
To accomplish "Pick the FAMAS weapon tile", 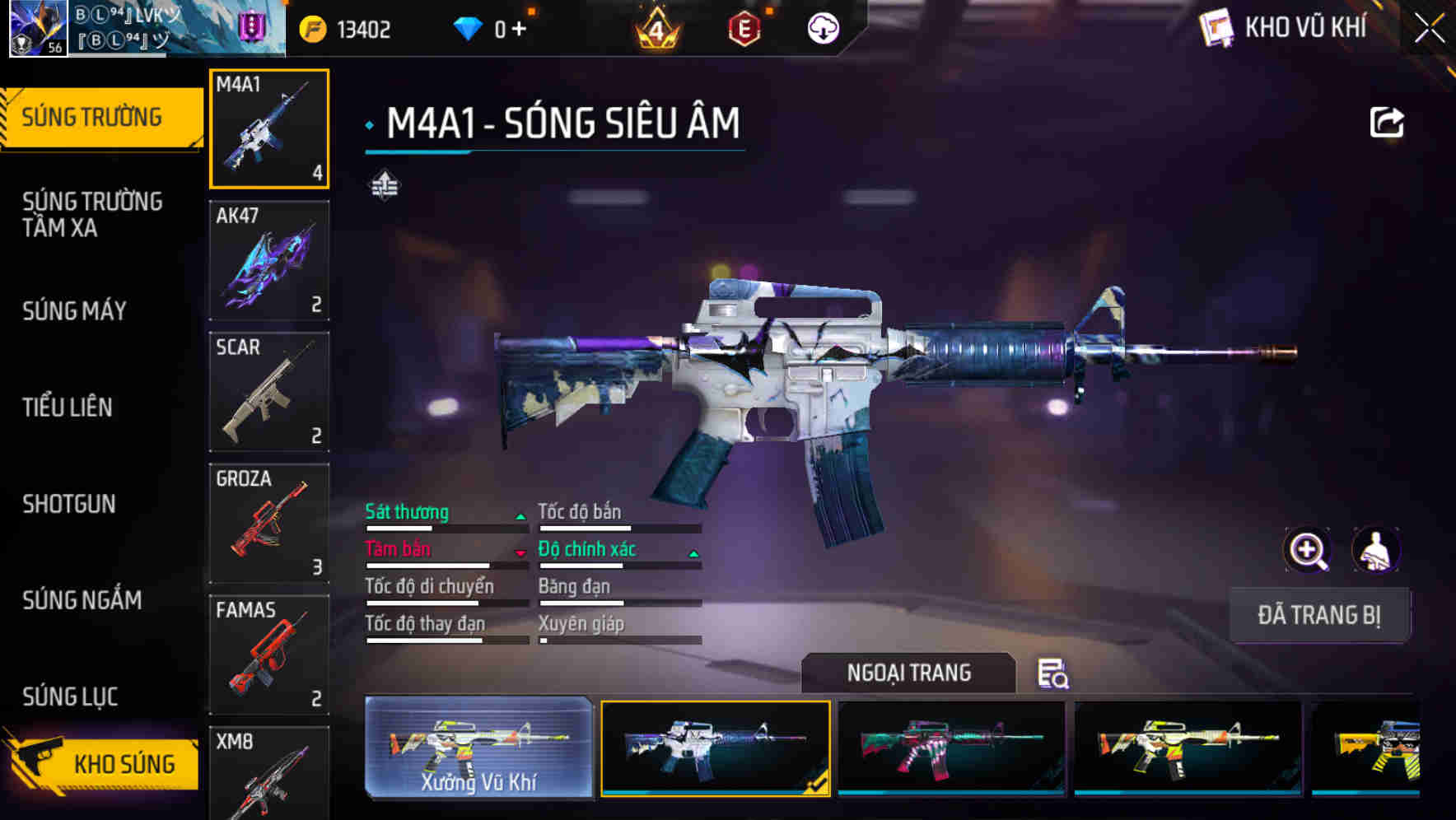I will pos(269,655).
